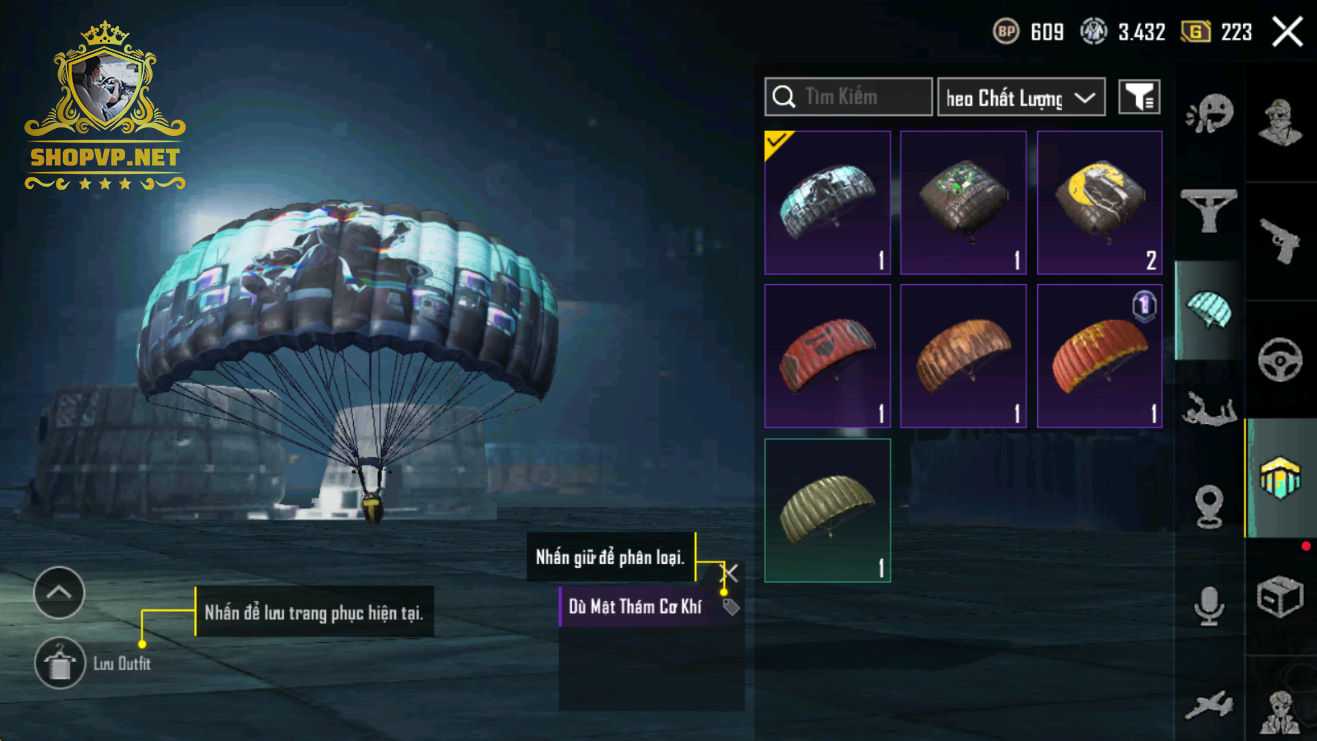Pick the red parachute skin

pos(827,355)
